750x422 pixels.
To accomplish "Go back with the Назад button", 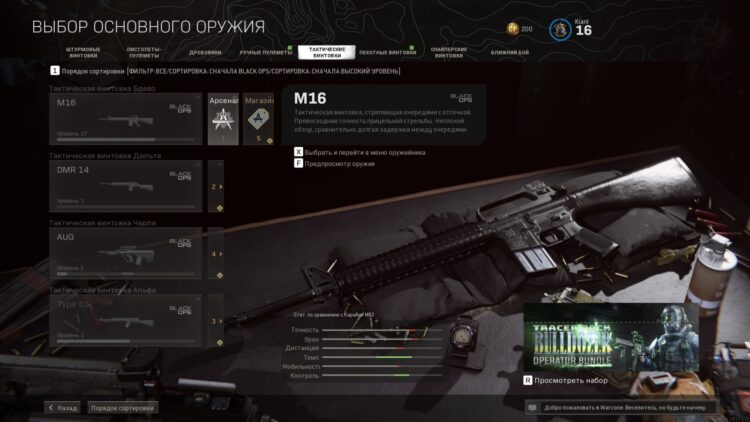I will coord(62,408).
